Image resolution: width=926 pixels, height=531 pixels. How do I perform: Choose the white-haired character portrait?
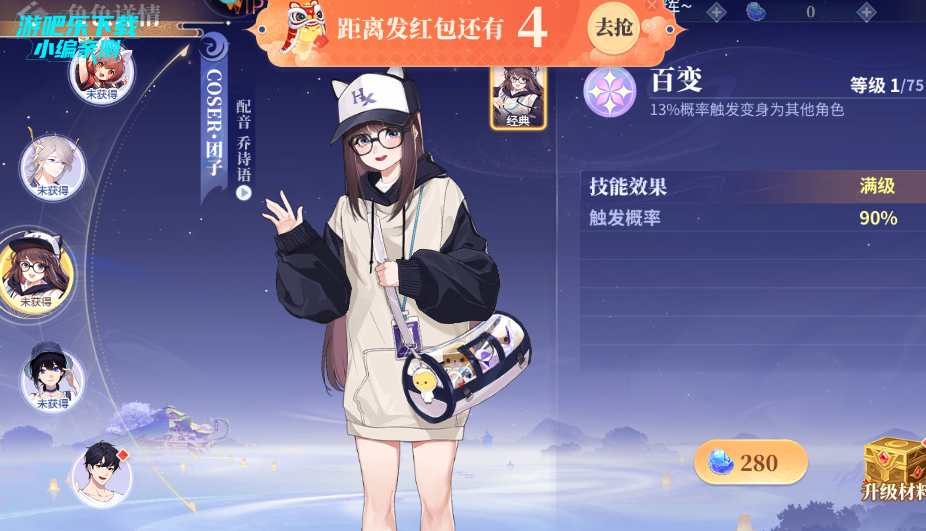pyautogui.click(x=52, y=167)
